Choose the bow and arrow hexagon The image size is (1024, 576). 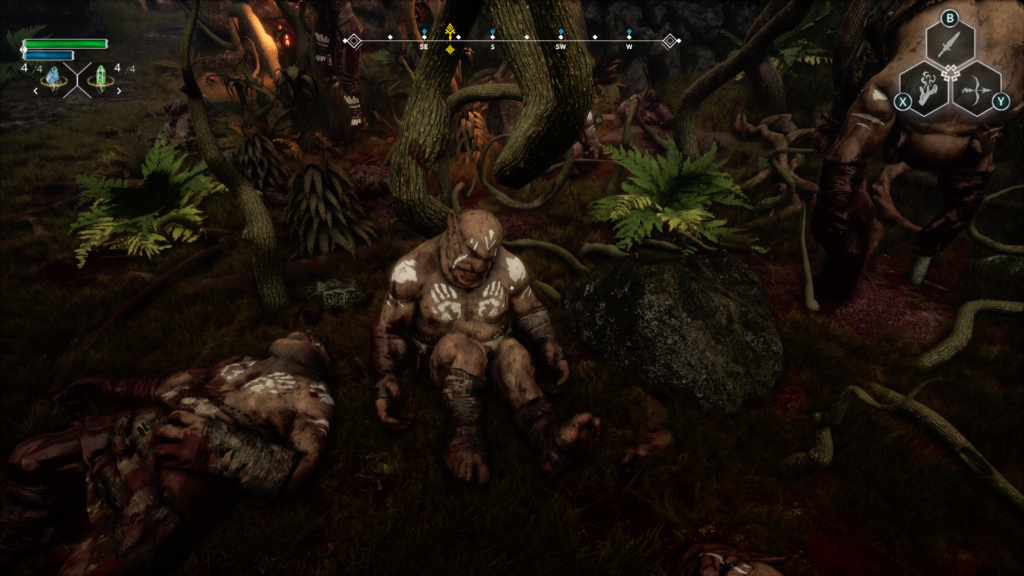pyautogui.click(x=975, y=88)
